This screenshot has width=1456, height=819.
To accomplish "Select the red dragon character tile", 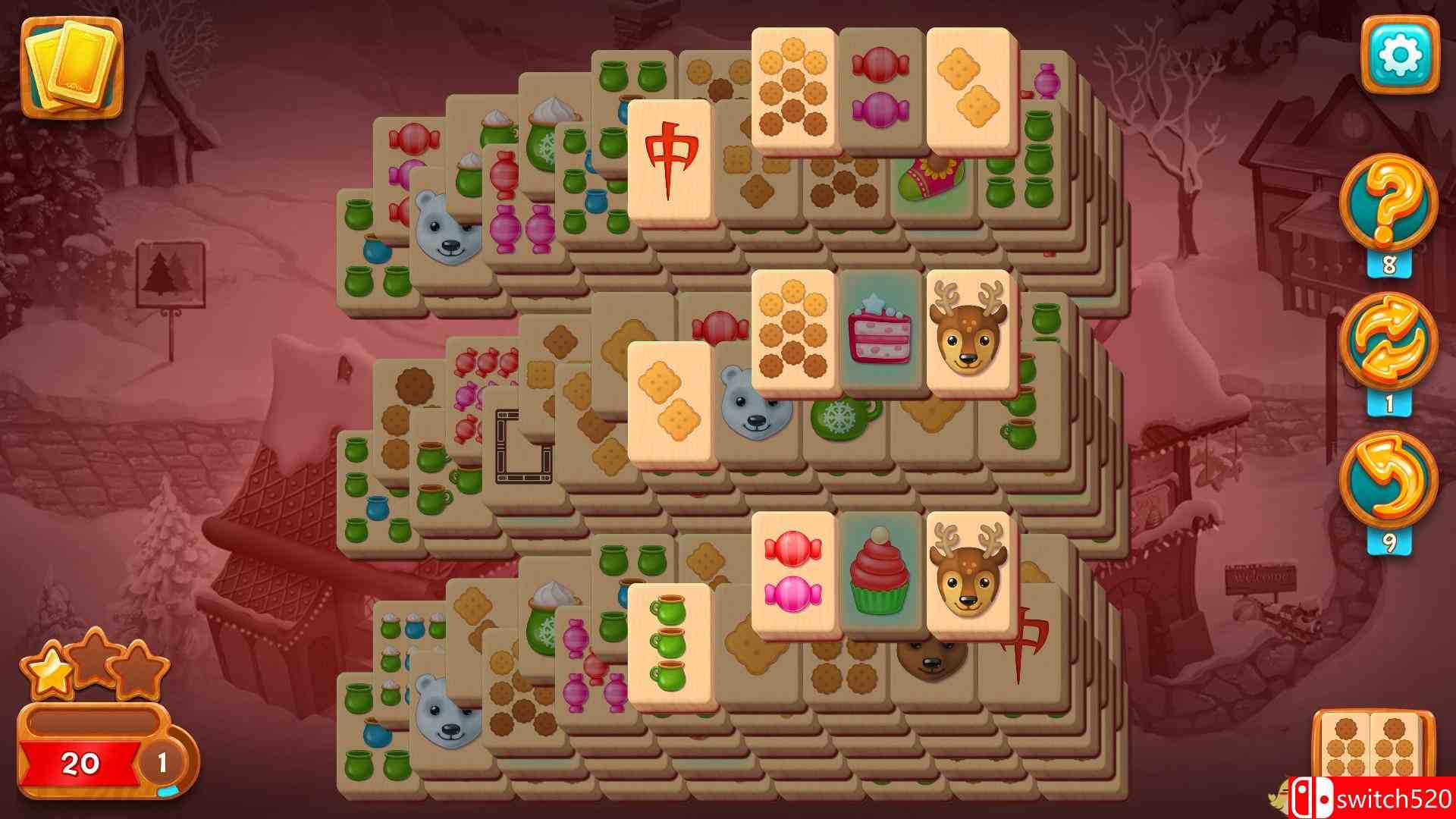I will [x=672, y=159].
